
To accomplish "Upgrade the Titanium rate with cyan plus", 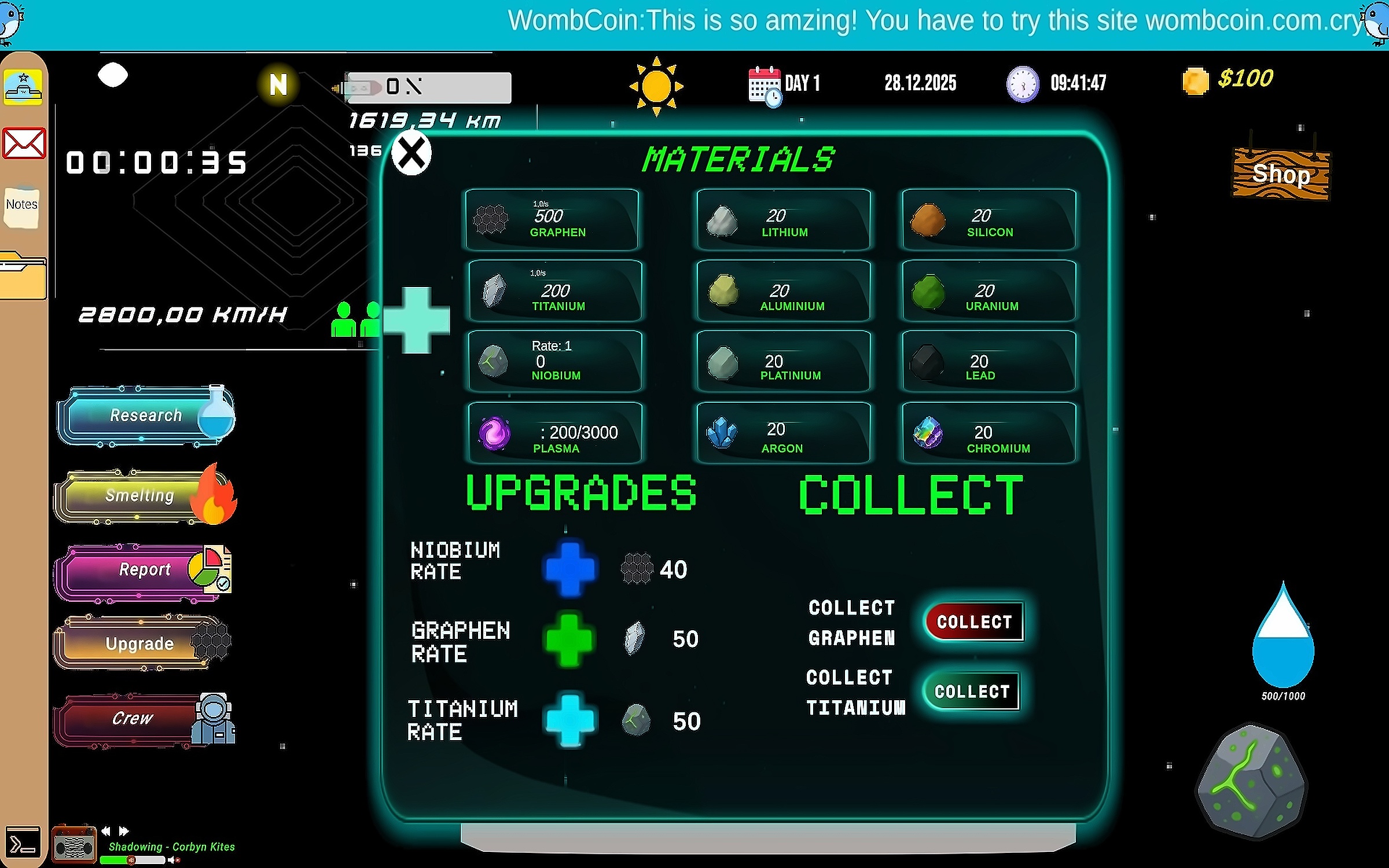I will [x=570, y=721].
